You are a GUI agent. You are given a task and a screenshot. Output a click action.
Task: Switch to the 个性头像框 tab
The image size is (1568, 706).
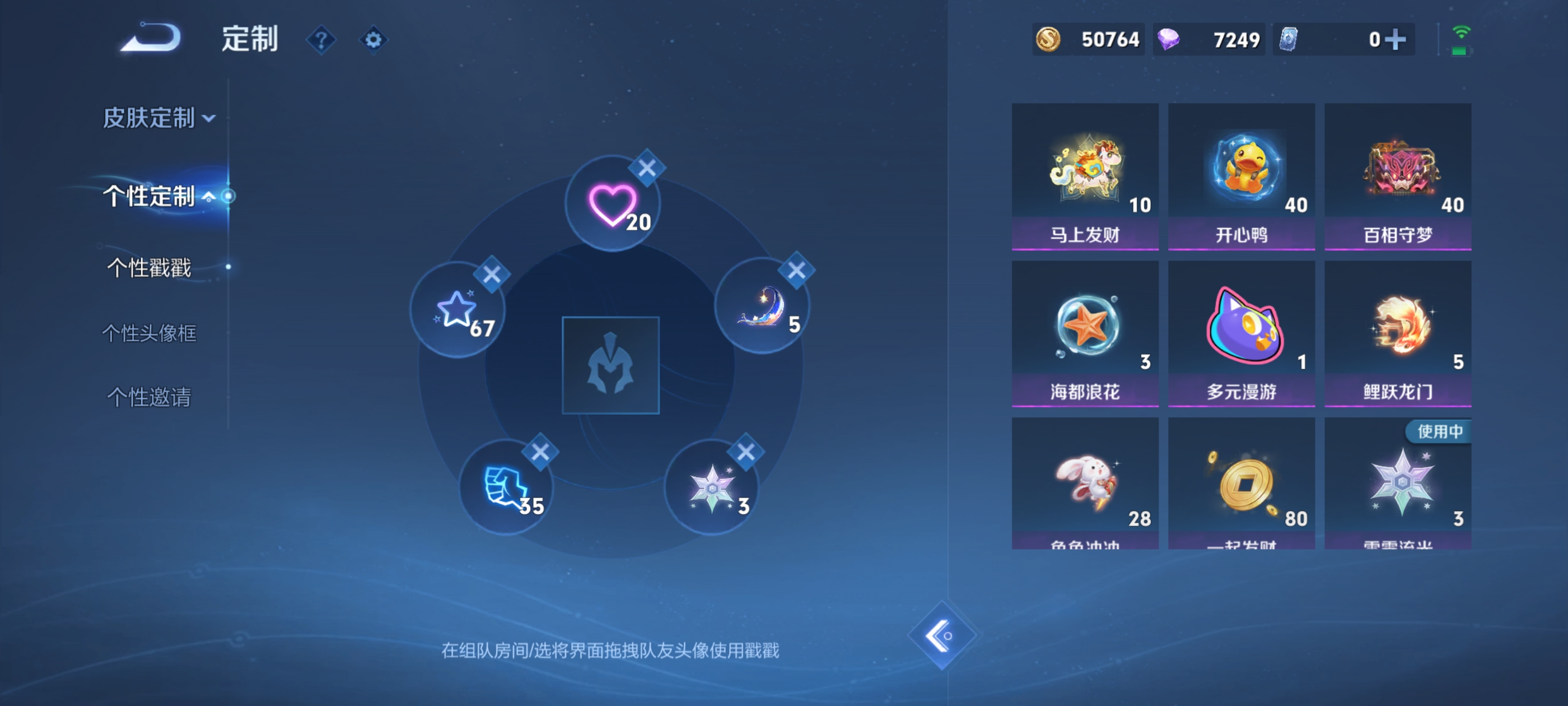pos(148,334)
